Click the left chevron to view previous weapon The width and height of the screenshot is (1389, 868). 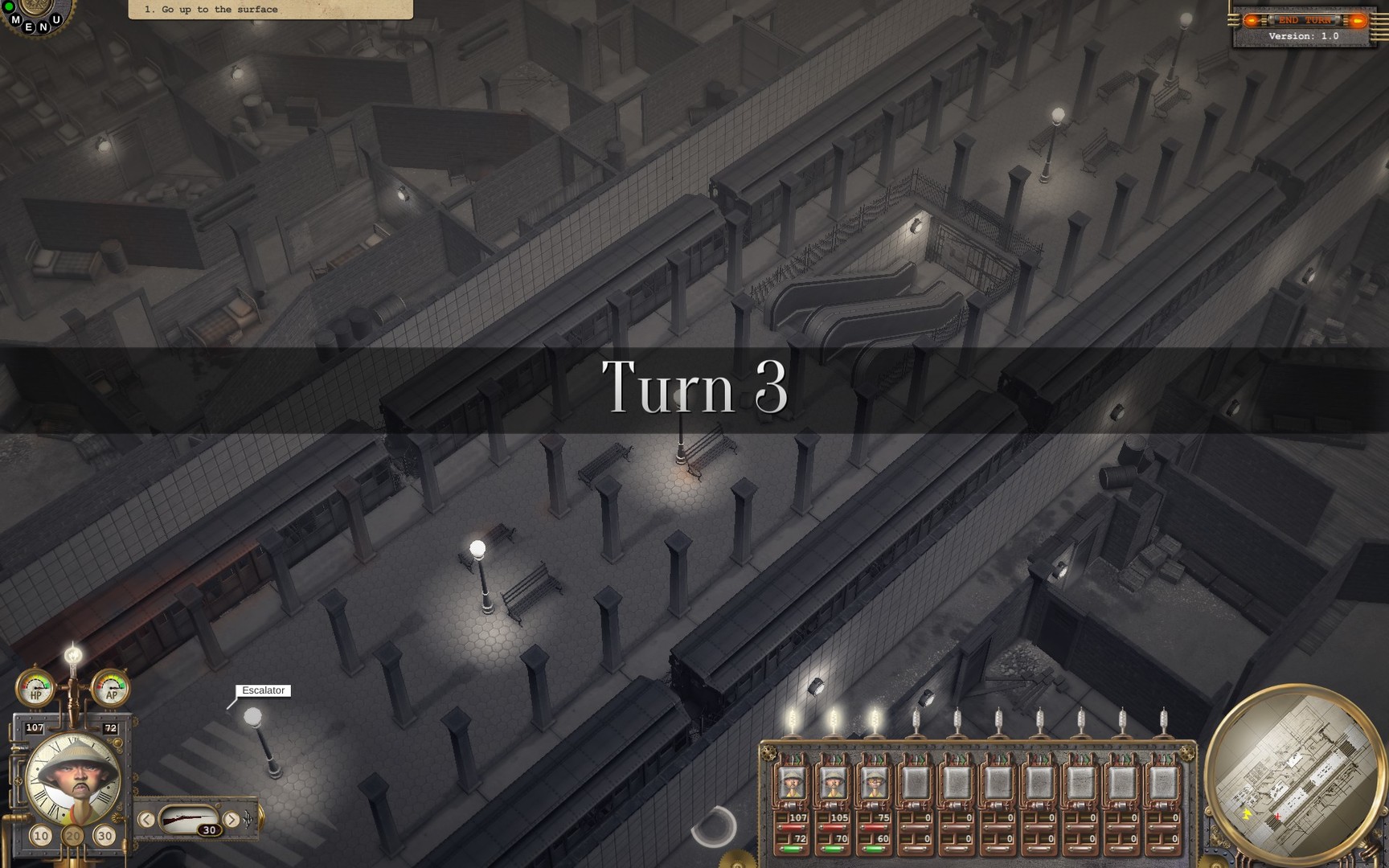click(146, 820)
